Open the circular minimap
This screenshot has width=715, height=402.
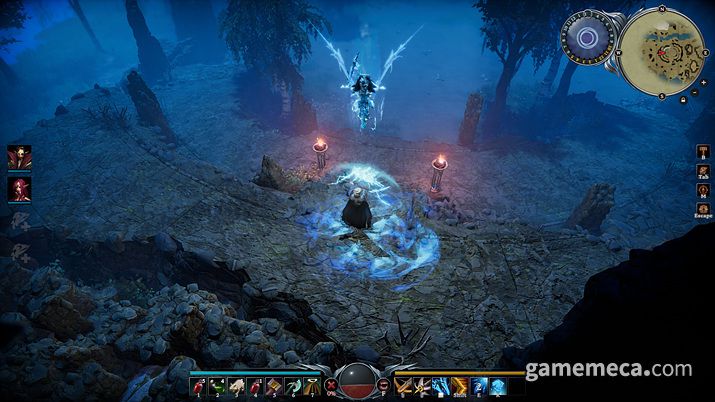(x=661, y=51)
